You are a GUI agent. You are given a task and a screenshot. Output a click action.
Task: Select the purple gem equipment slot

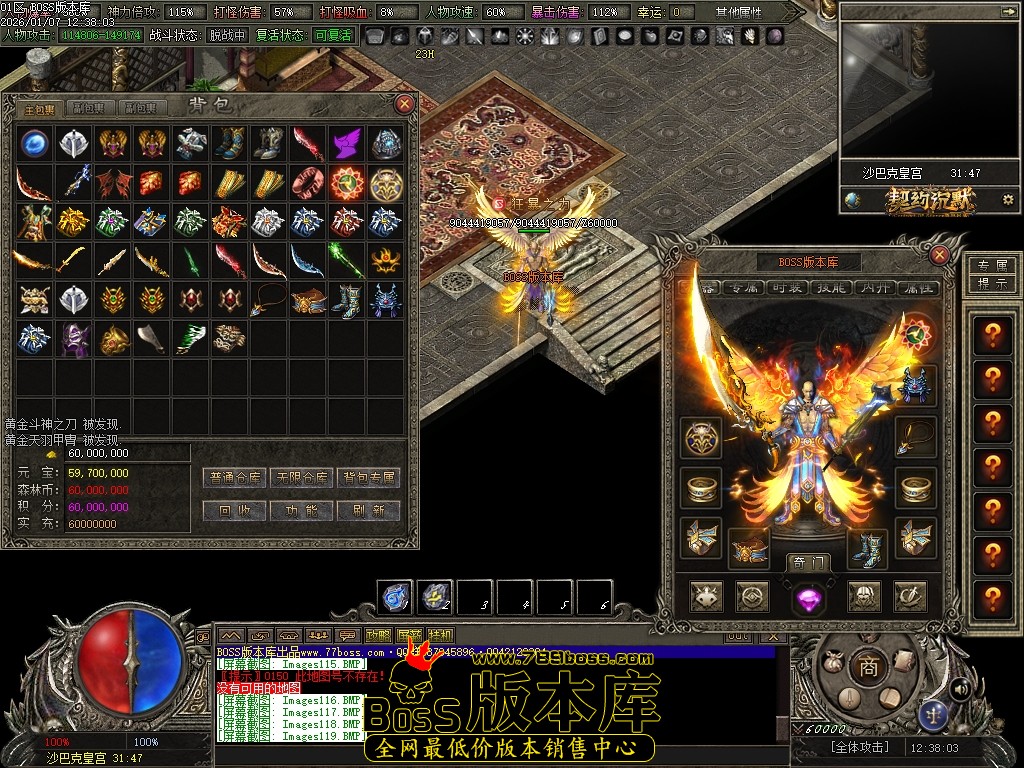(807, 598)
